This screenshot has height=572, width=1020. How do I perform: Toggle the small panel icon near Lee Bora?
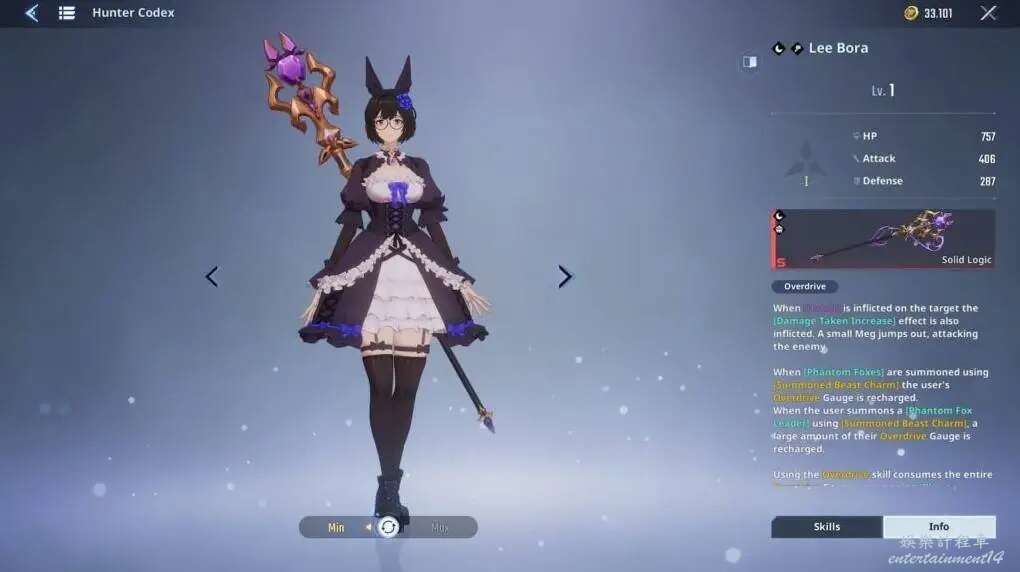[x=749, y=62]
